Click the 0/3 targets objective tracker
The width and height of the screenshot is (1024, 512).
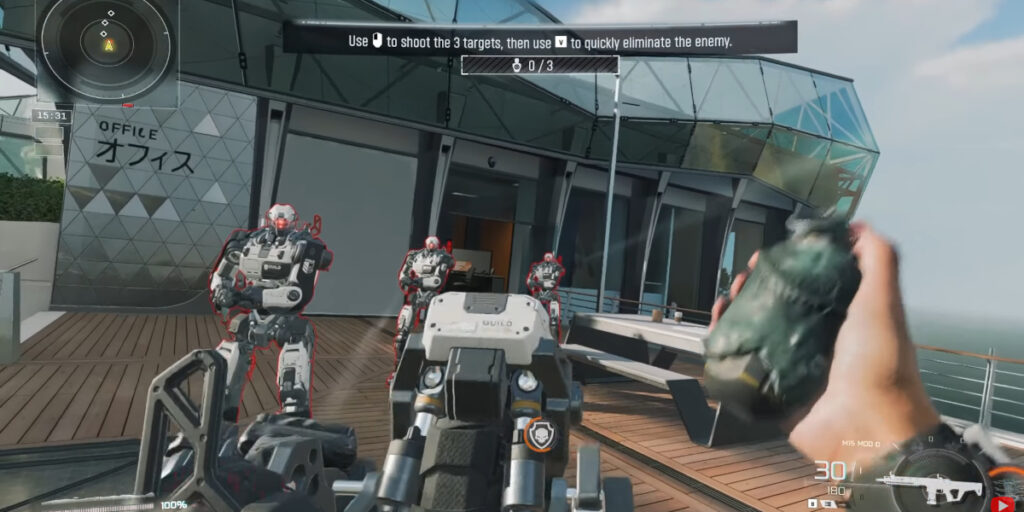click(x=540, y=65)
